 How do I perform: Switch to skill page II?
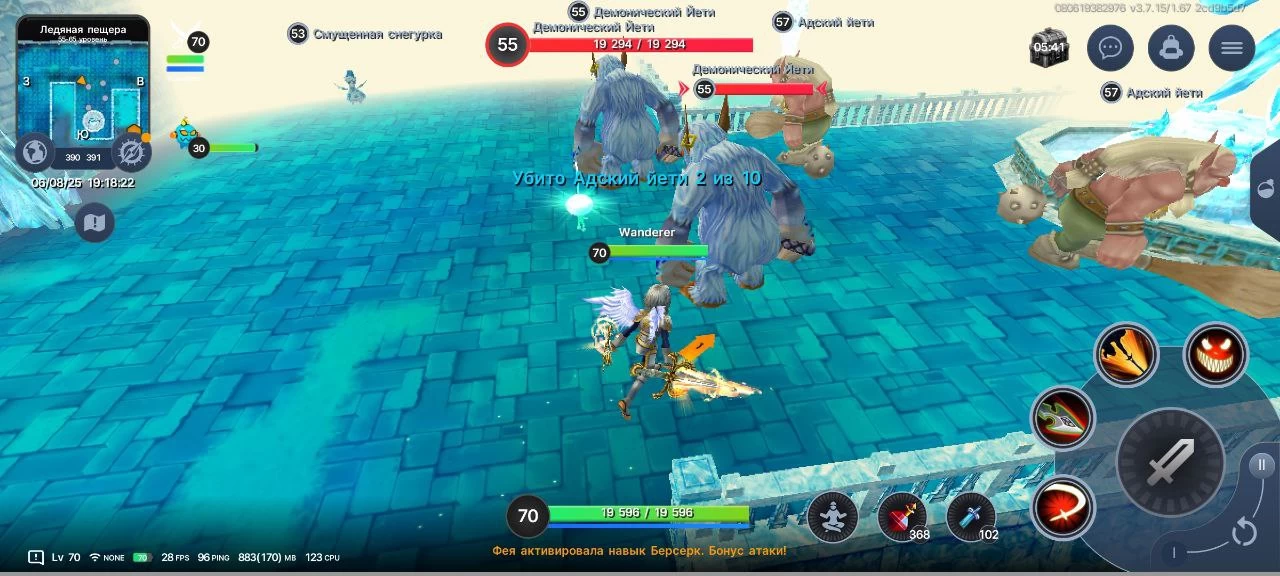pyautogui.click(x=1261, y=464)
